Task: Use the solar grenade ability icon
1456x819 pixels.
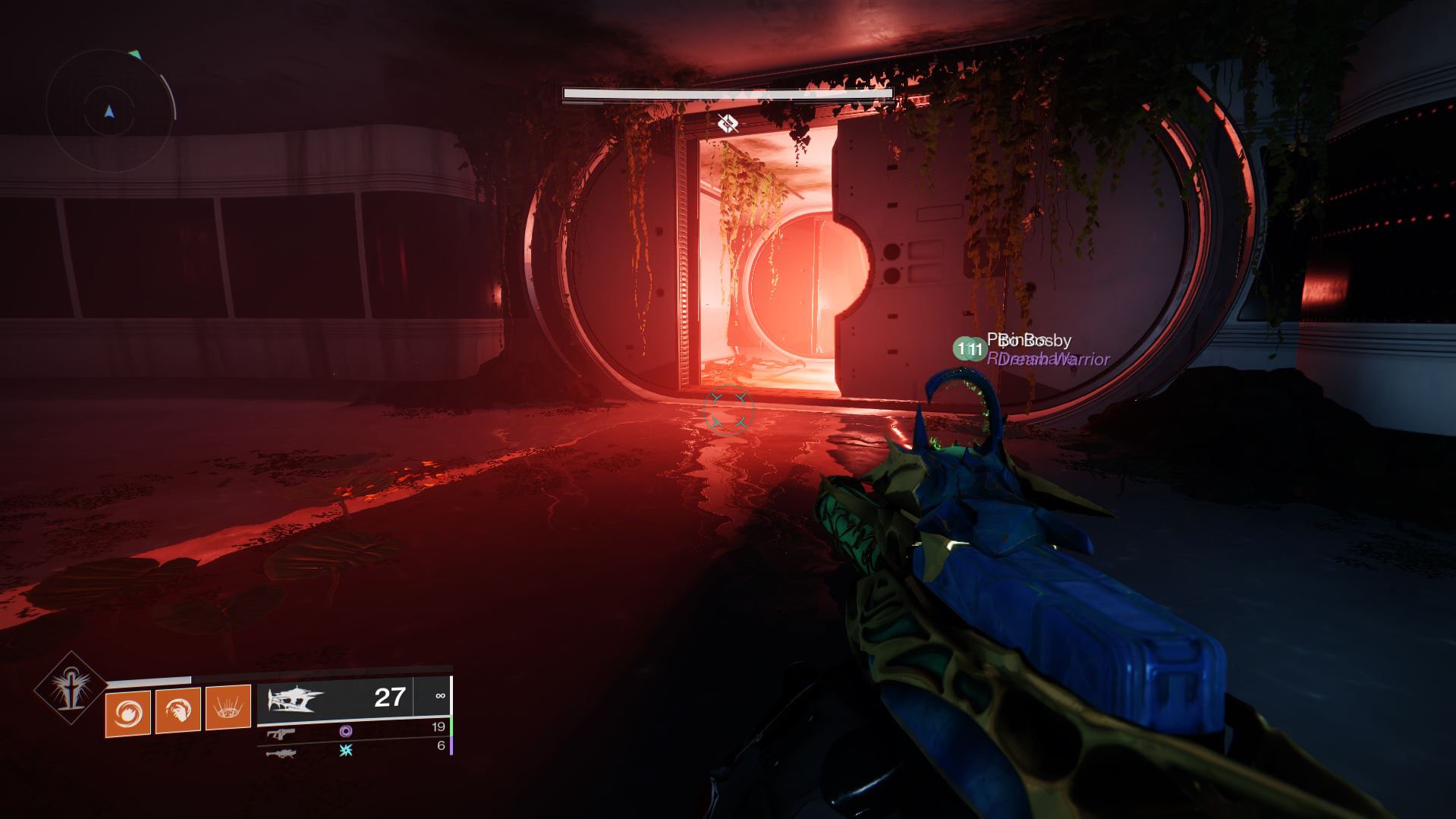Action: [x=127, y=713]
